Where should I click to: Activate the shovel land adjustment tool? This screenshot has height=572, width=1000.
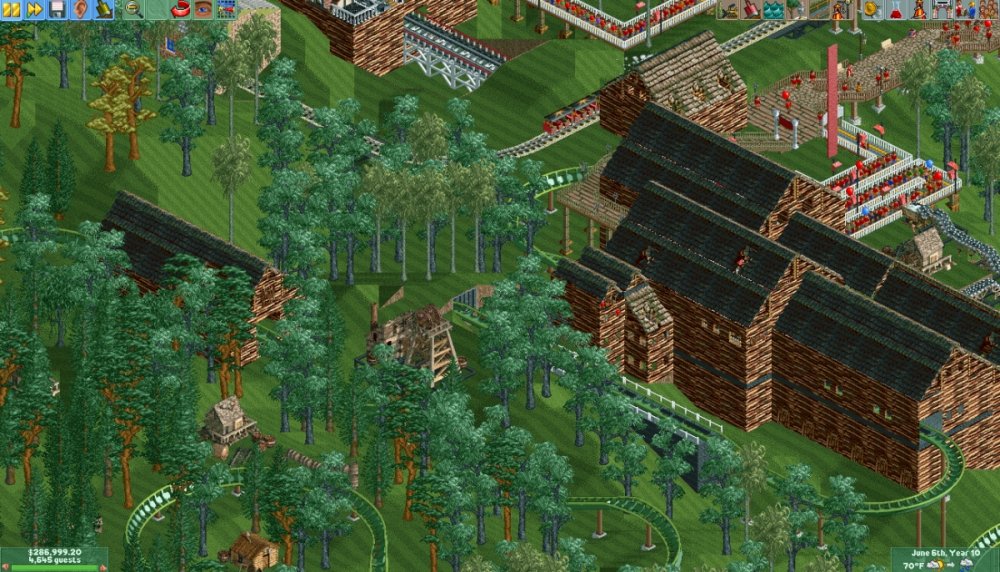tap(750, 9)
